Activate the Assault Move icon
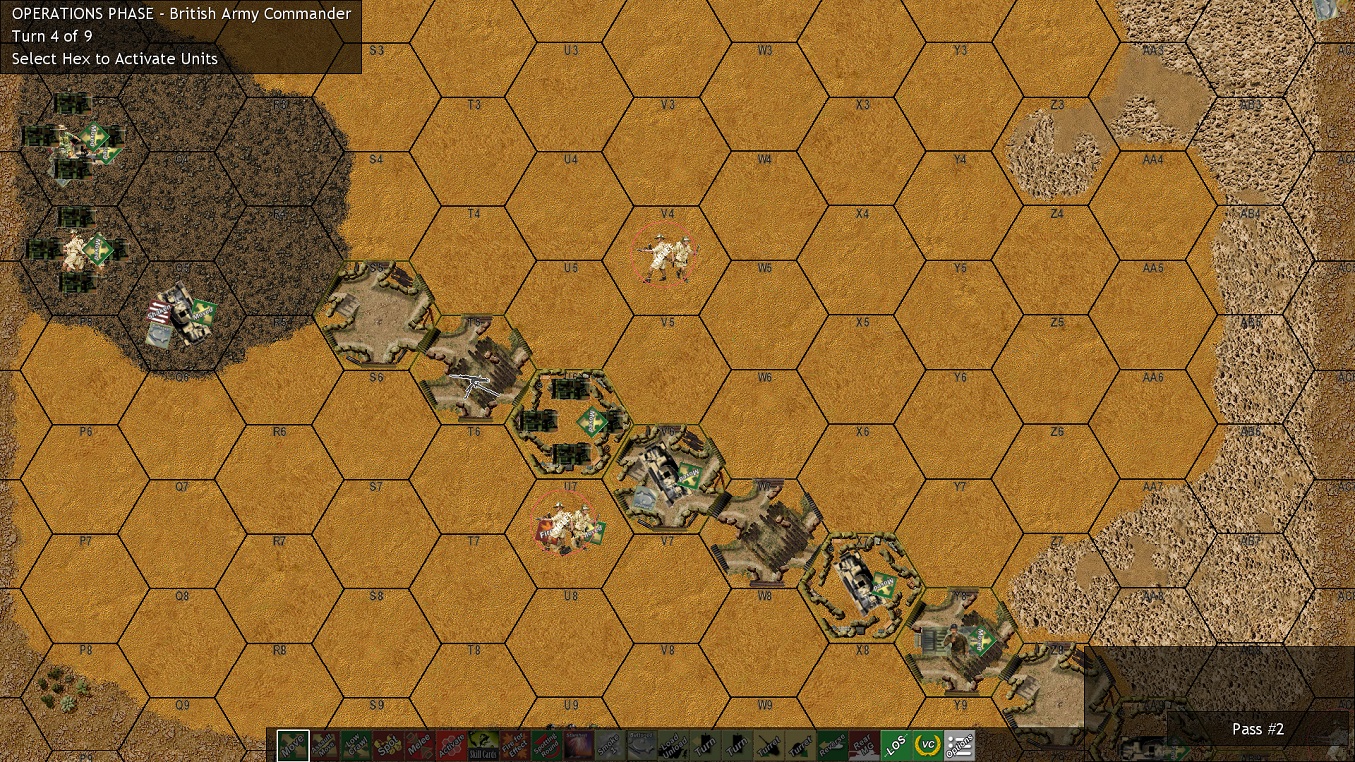Viewport: 1355px width, 762px height. click(324, 744)
